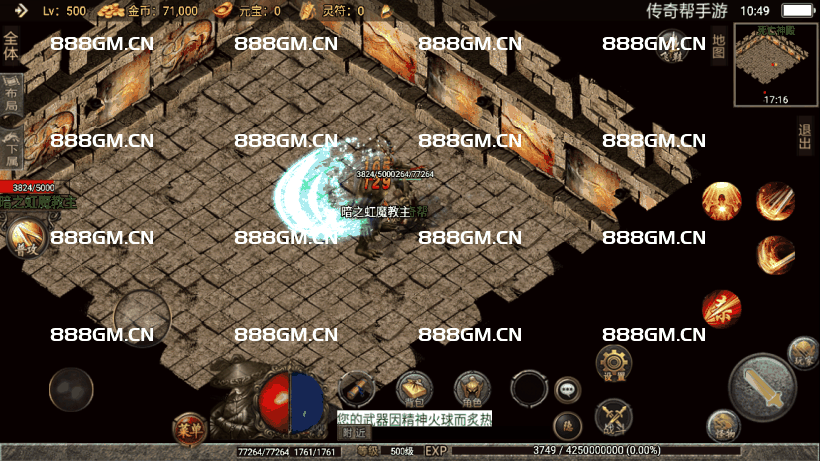Open the 地图 map button
Image resolution: width=820 pixels, height=461 pixels.
718,47
